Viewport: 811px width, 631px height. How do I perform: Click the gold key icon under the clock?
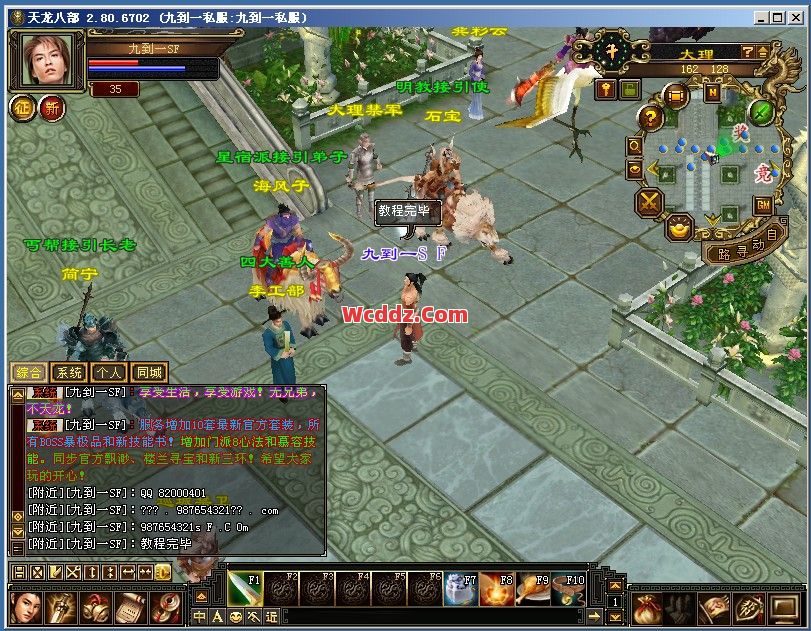pyautogui.click(x=606, y=89)
